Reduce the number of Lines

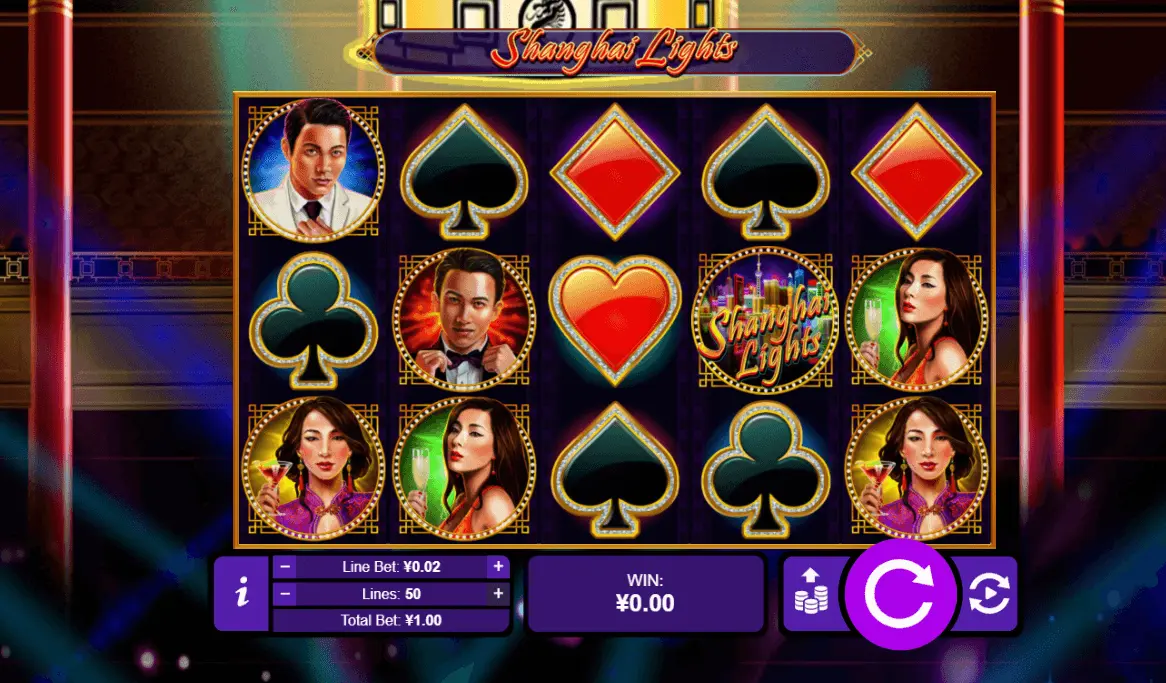pos(285,594)
